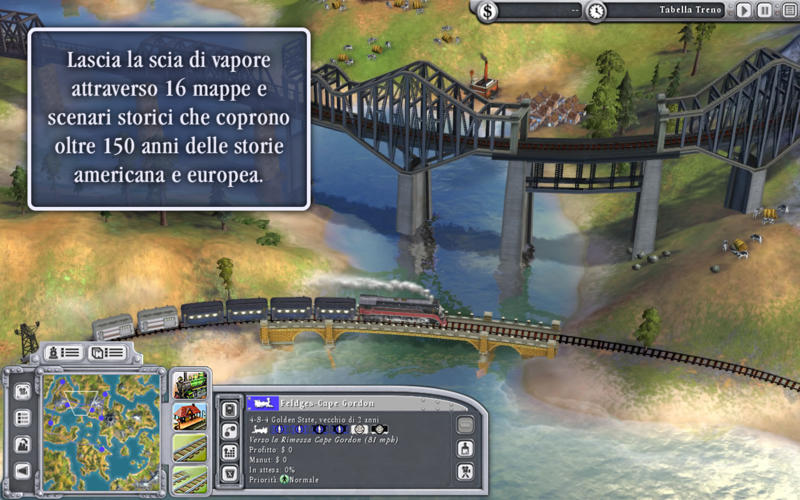The width and height of the screenshot is (800, 500).
Task: Click the train route gears button
Action: click(x=229, y=429)
